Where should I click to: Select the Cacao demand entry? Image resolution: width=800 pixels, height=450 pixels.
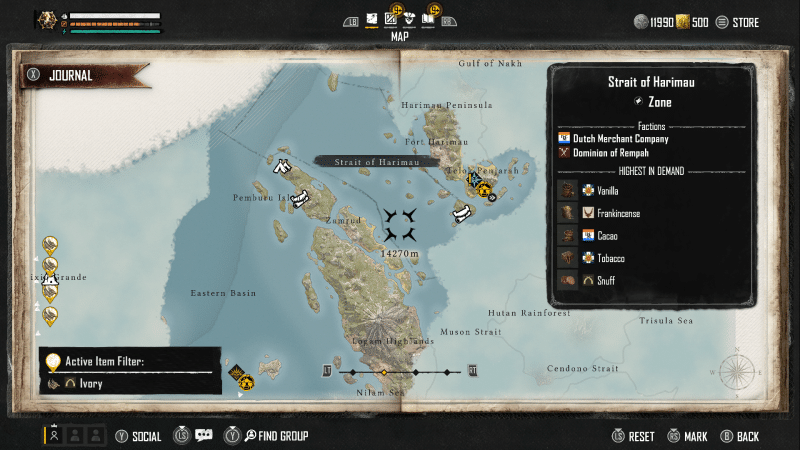tap(606, 236)
